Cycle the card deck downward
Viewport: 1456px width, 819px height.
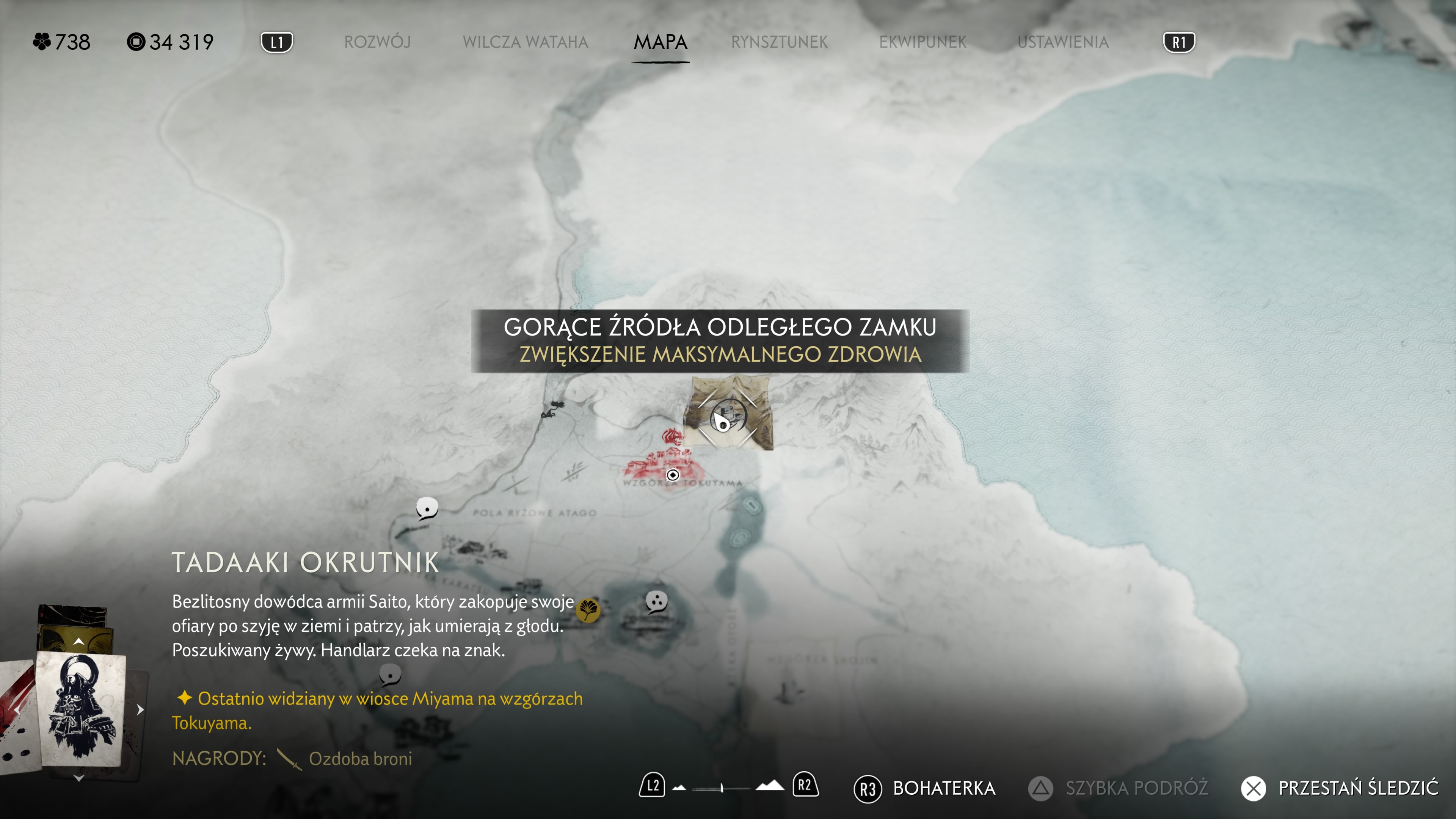(x=78, y=779)
